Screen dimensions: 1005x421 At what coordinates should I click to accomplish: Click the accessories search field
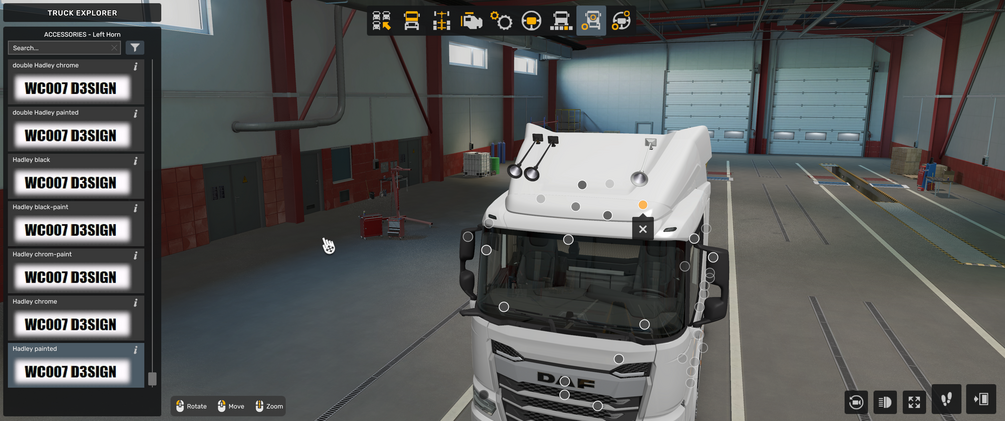click(63, 48)
